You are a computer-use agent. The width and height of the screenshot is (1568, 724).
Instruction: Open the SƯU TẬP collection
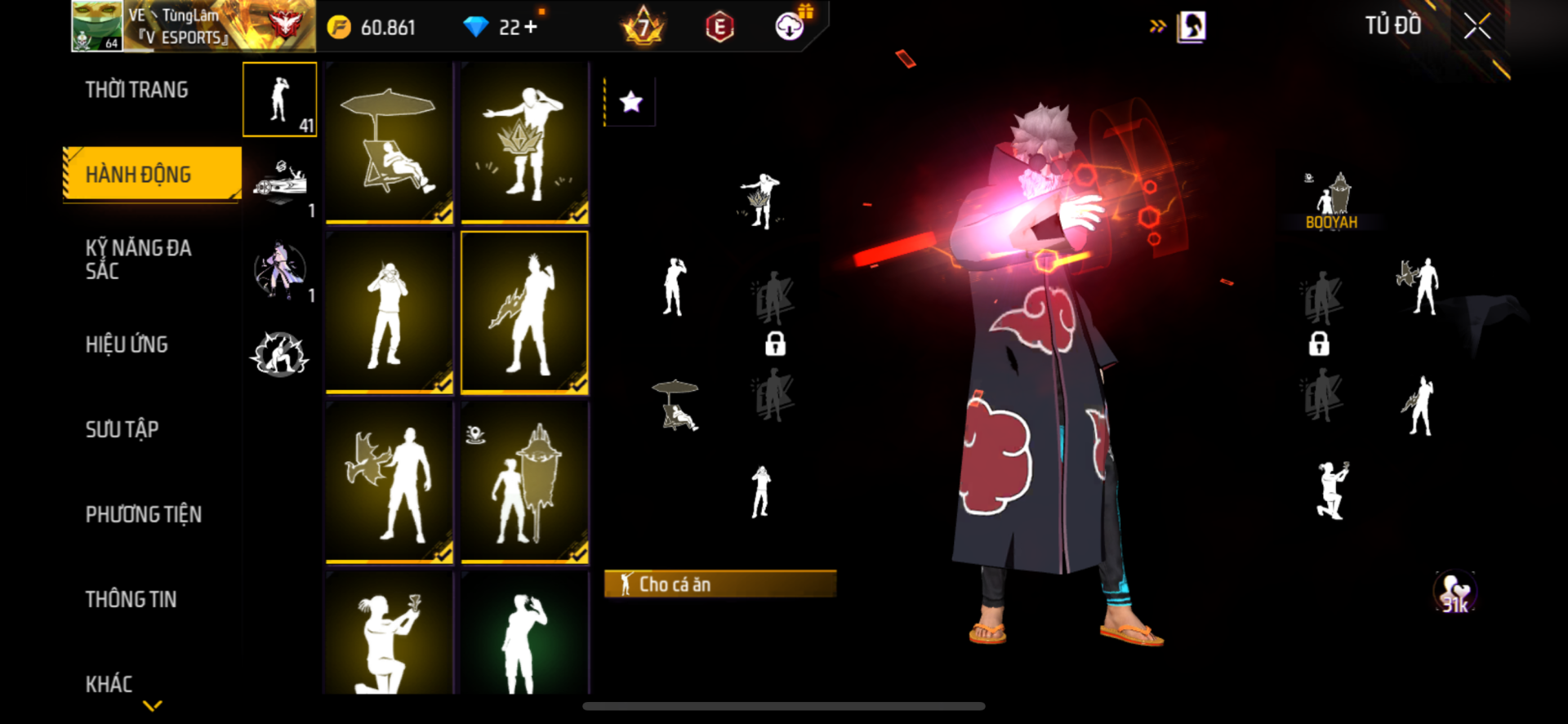point(122,429)
